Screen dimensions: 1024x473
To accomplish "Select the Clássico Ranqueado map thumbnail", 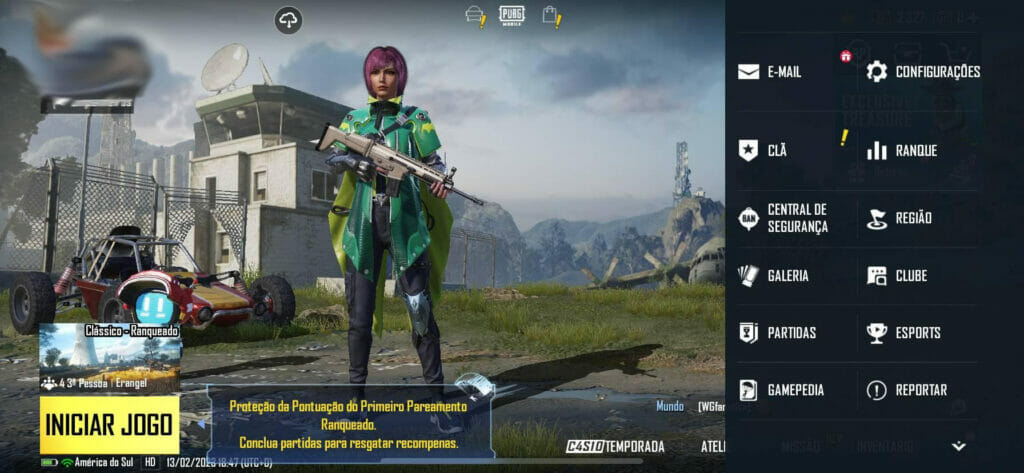I will pyautogui.click(x=110, y=357).
